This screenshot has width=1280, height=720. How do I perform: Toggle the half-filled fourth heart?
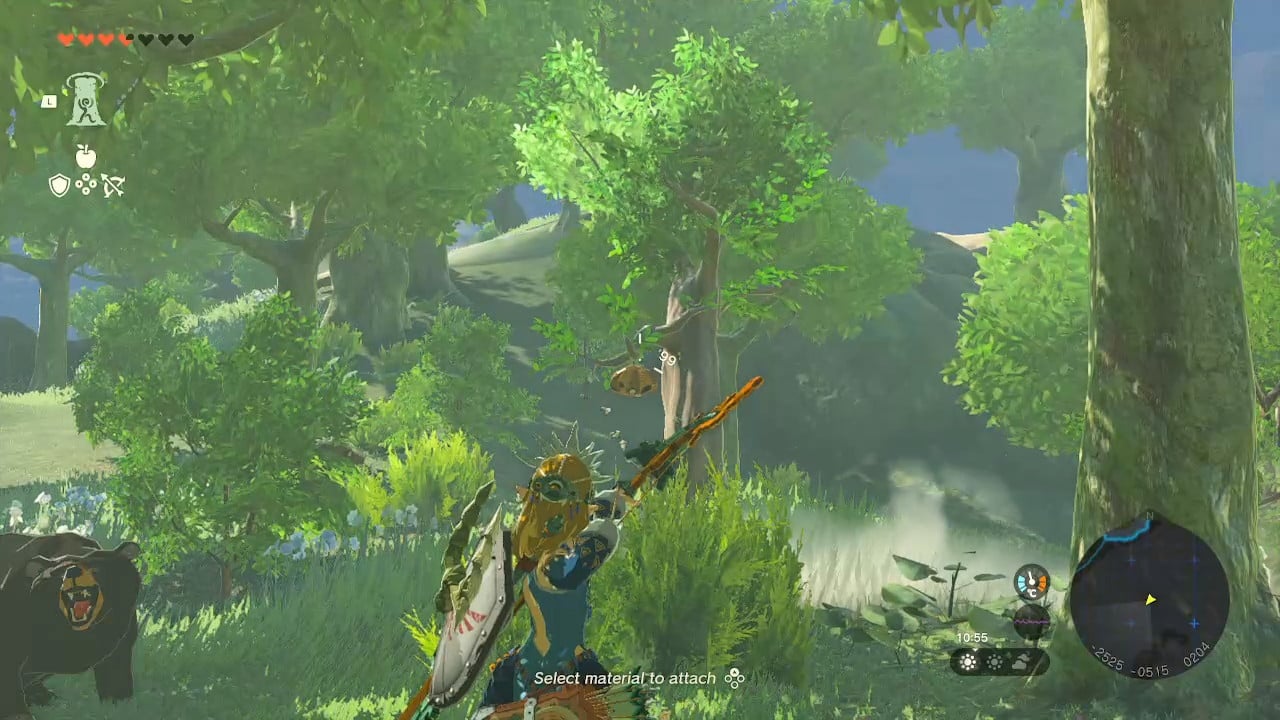click(x=126, y=39)
